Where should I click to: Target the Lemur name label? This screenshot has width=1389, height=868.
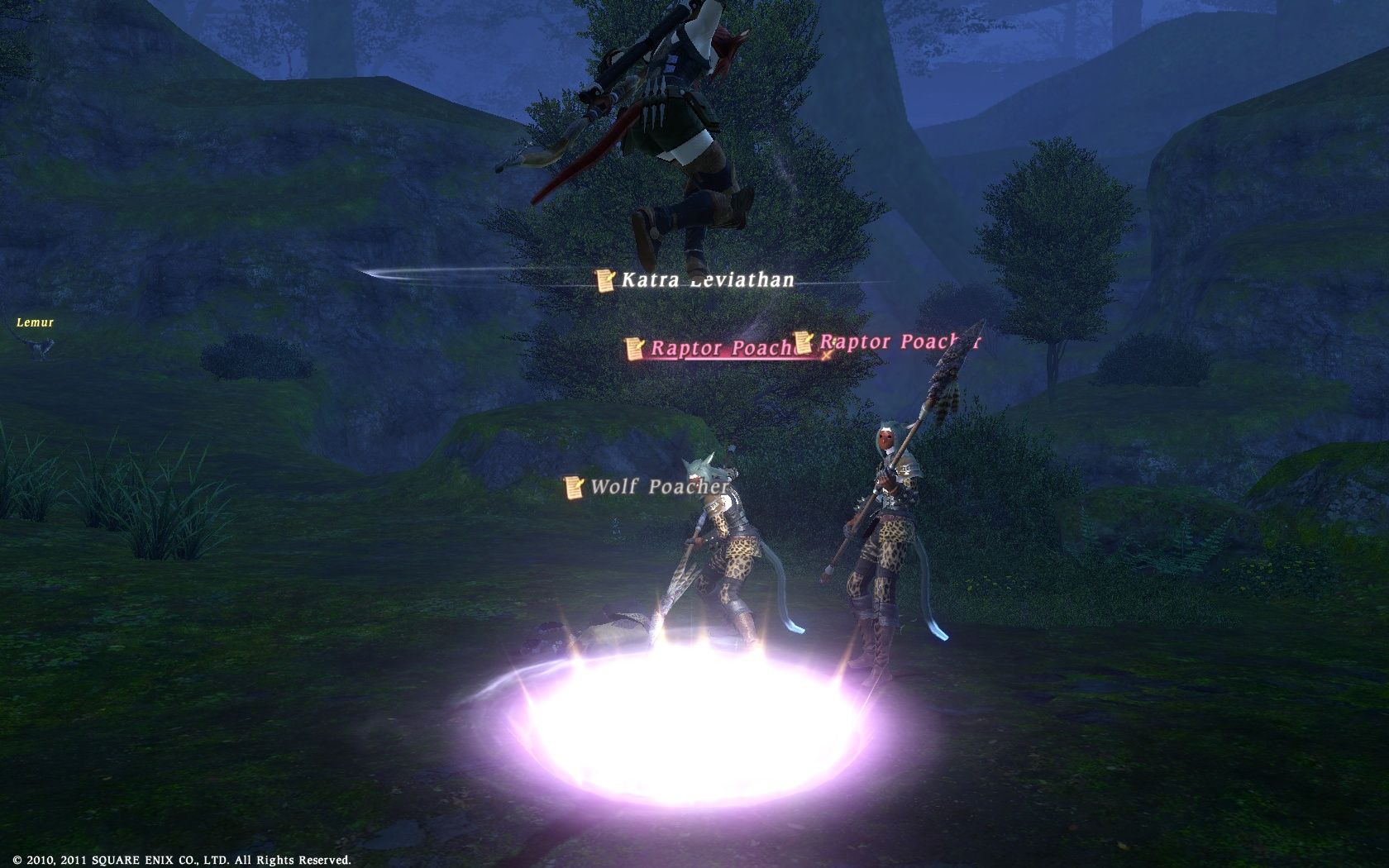click(35, 322)
